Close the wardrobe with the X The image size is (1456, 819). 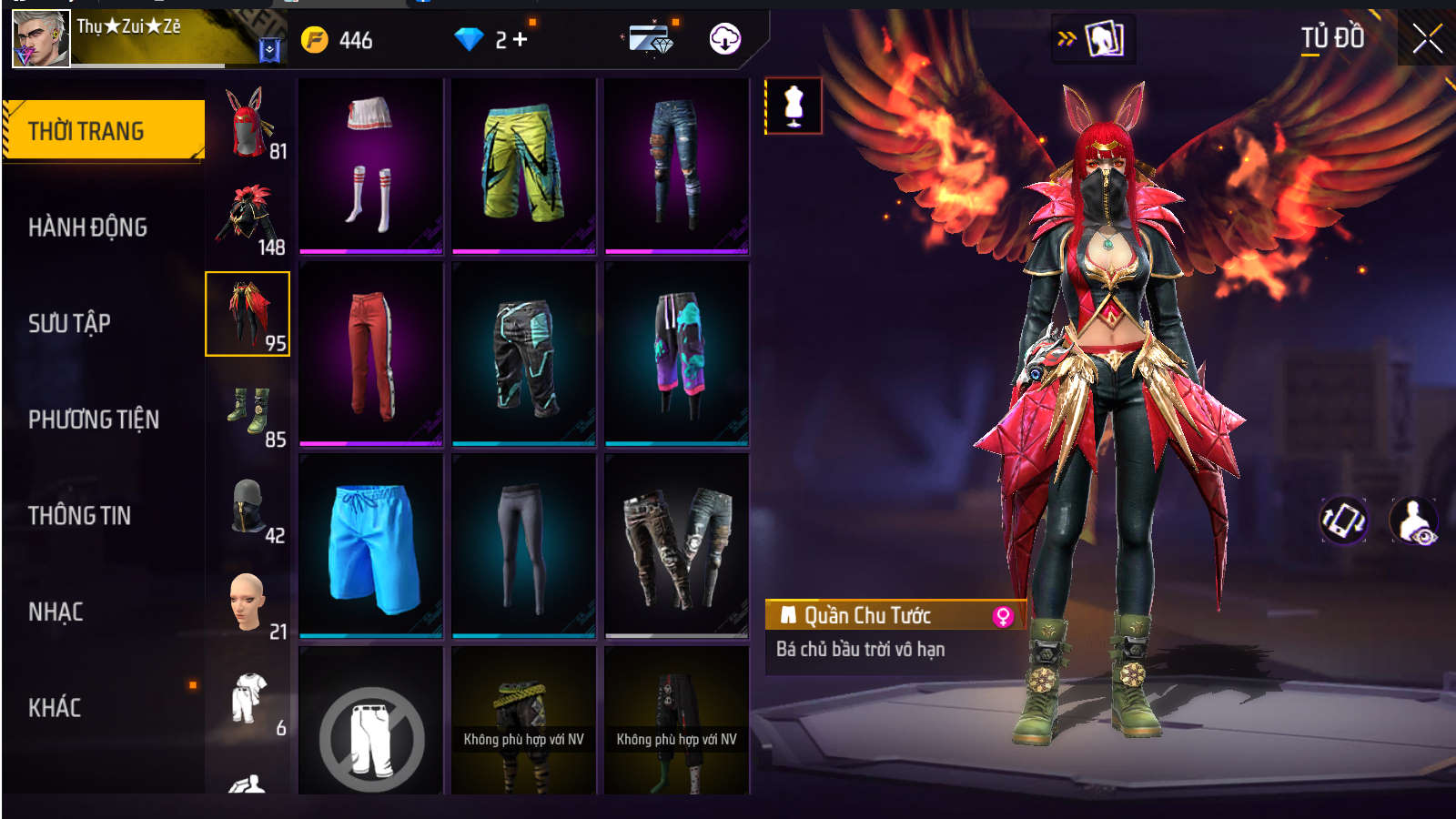pyautogui.click(x=1427, y=39)
